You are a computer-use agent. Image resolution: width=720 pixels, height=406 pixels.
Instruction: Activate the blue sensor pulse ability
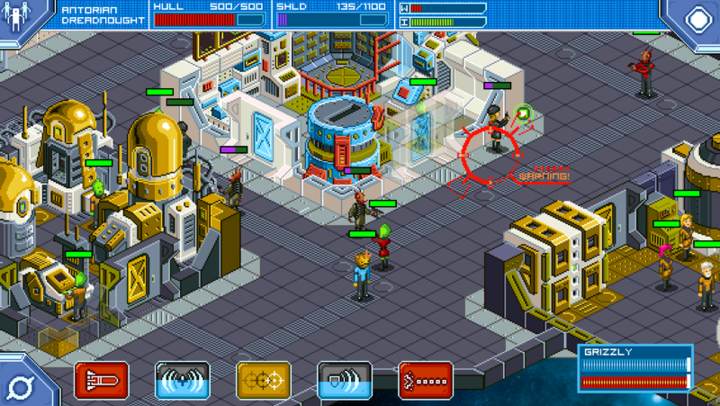click(x=182, y=381)
